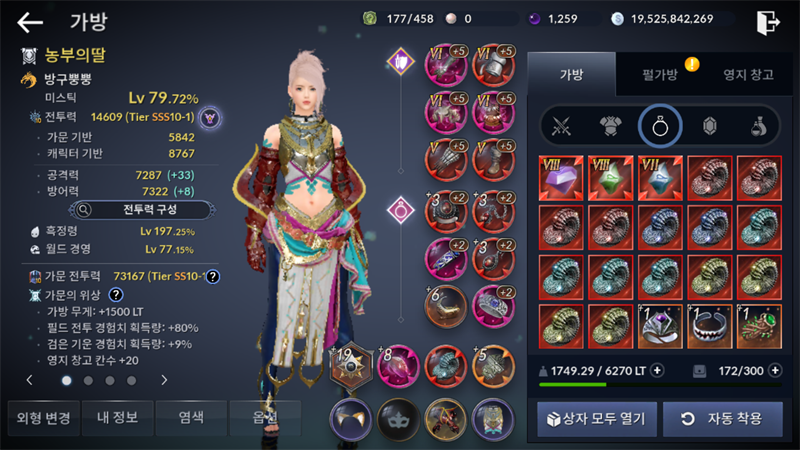Select the green VIII crystal item
800x450 pixels.
tap(610, 178)
